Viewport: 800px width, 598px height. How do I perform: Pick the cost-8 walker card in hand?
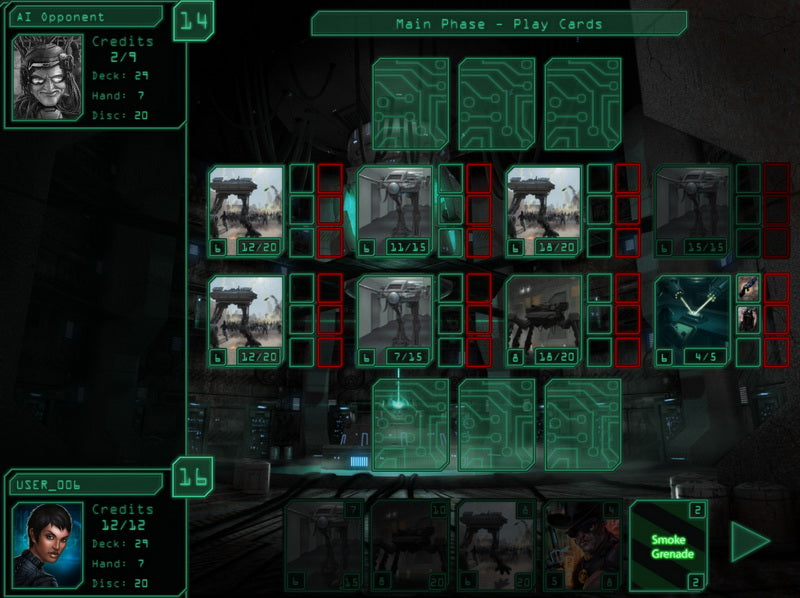(496, 546)
